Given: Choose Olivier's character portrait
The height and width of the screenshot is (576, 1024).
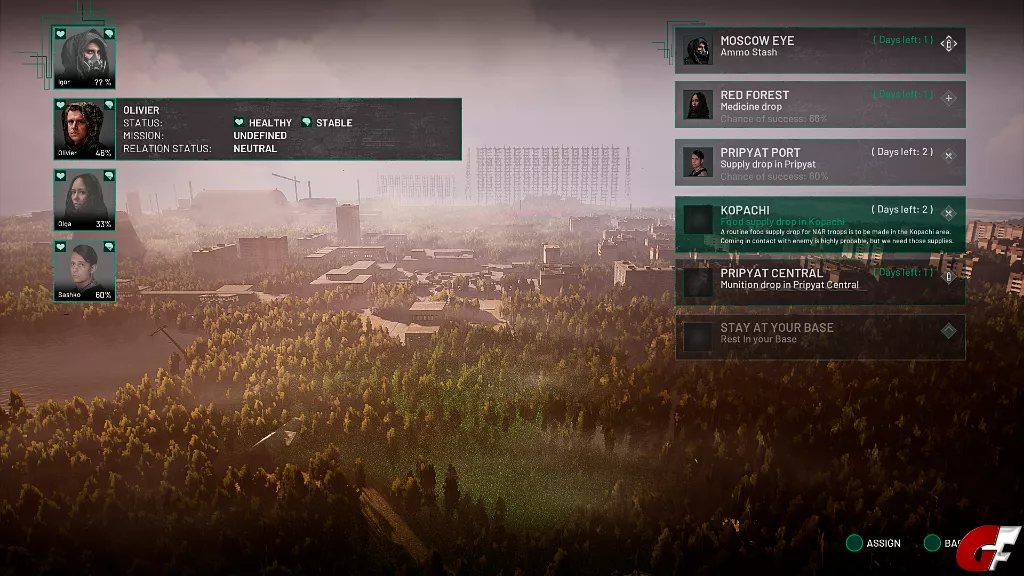Looking at the screenshot, I should 85,129.
